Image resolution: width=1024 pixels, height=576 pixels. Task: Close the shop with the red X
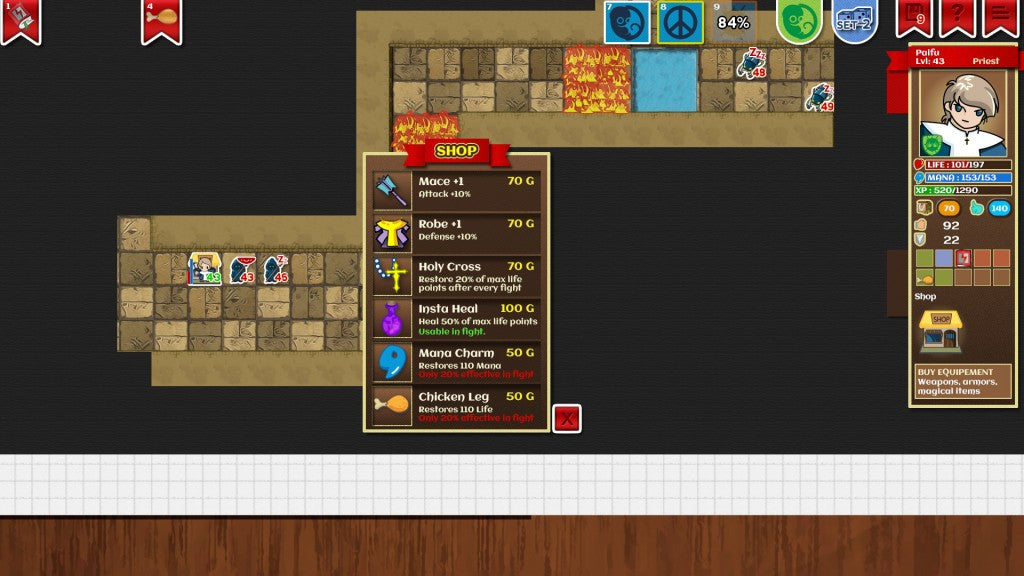point(567,418)
